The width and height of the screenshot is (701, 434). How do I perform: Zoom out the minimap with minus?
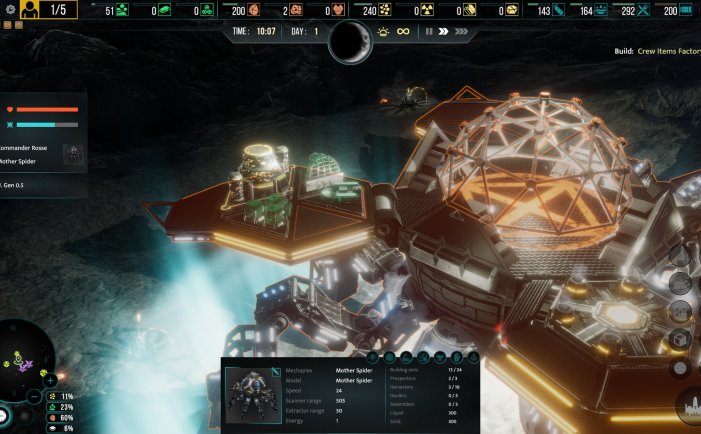point(34,397)
